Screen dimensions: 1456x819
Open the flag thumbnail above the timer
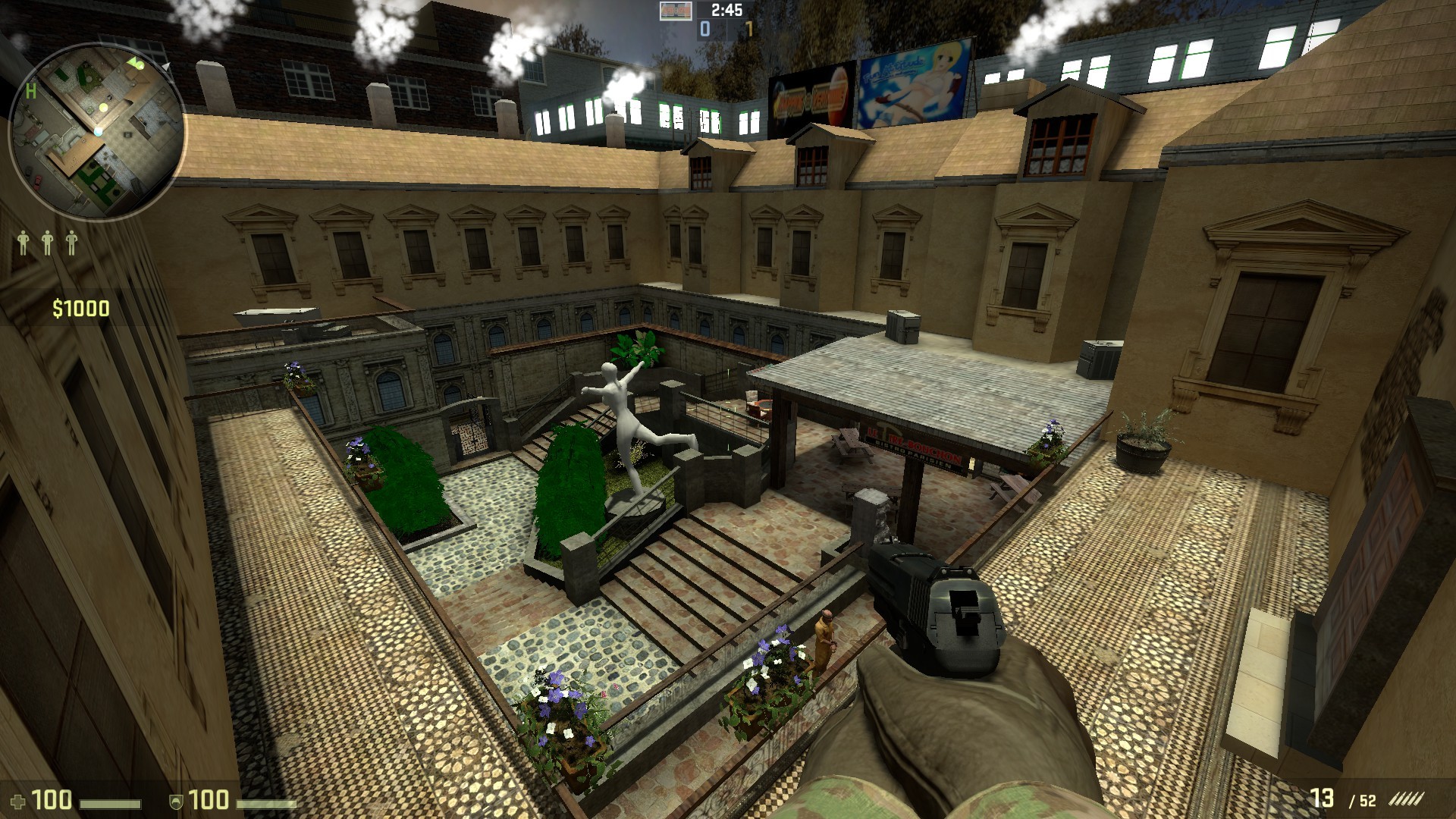676,11
